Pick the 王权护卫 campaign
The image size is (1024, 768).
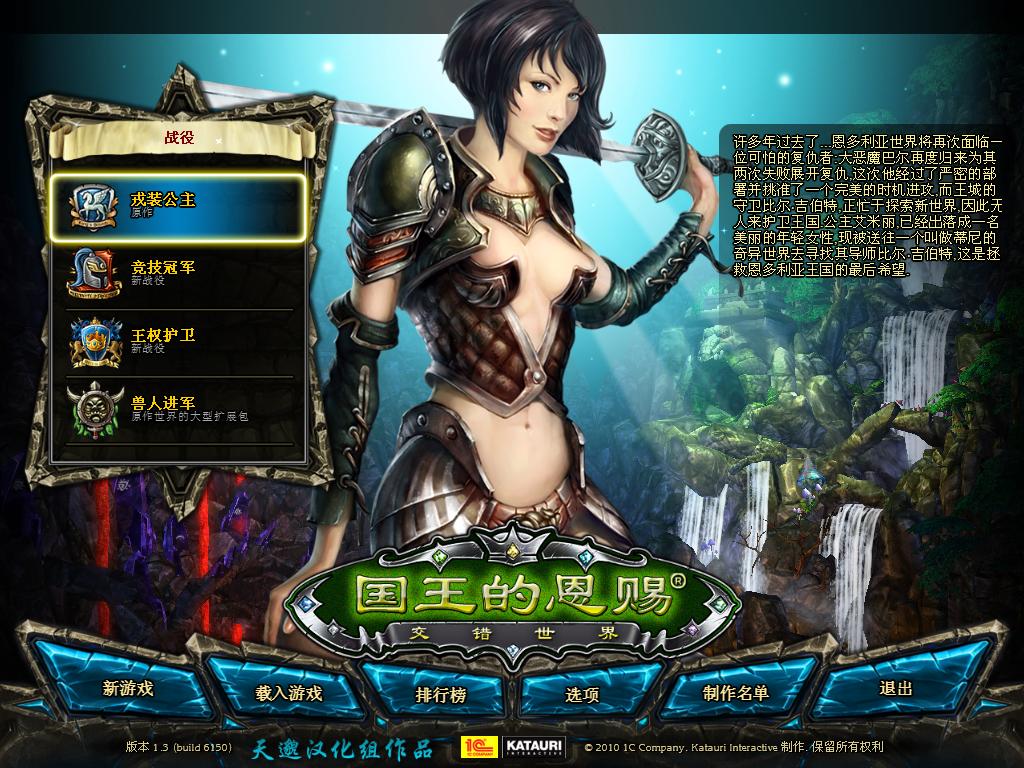pyautogui.click(x=176, y=341)
